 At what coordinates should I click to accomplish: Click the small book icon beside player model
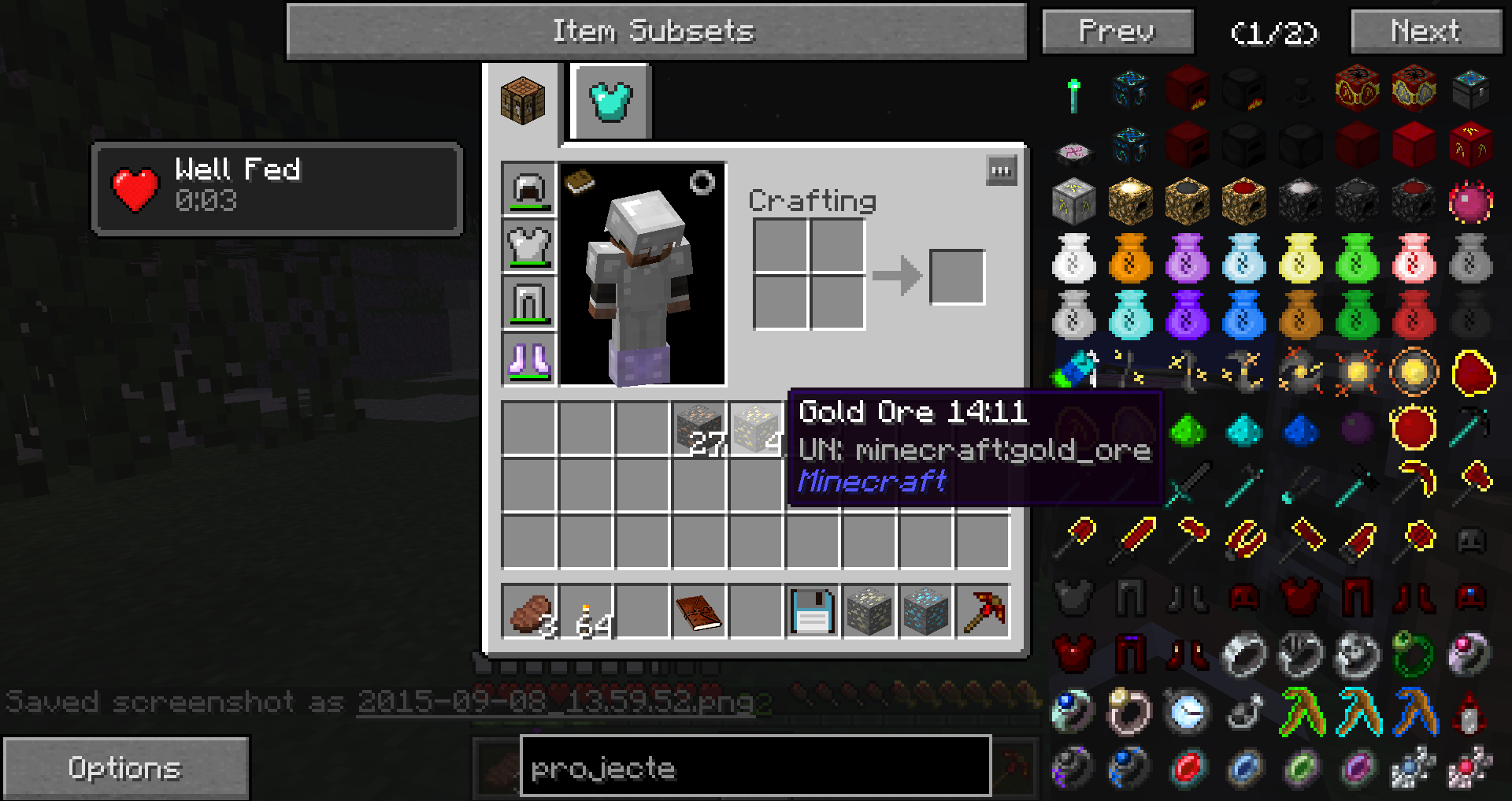(580, 180)
